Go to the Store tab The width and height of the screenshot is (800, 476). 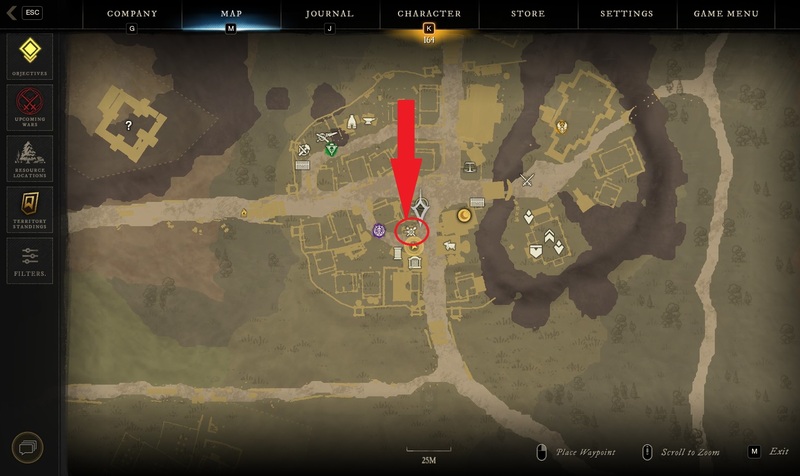point(528,14)
